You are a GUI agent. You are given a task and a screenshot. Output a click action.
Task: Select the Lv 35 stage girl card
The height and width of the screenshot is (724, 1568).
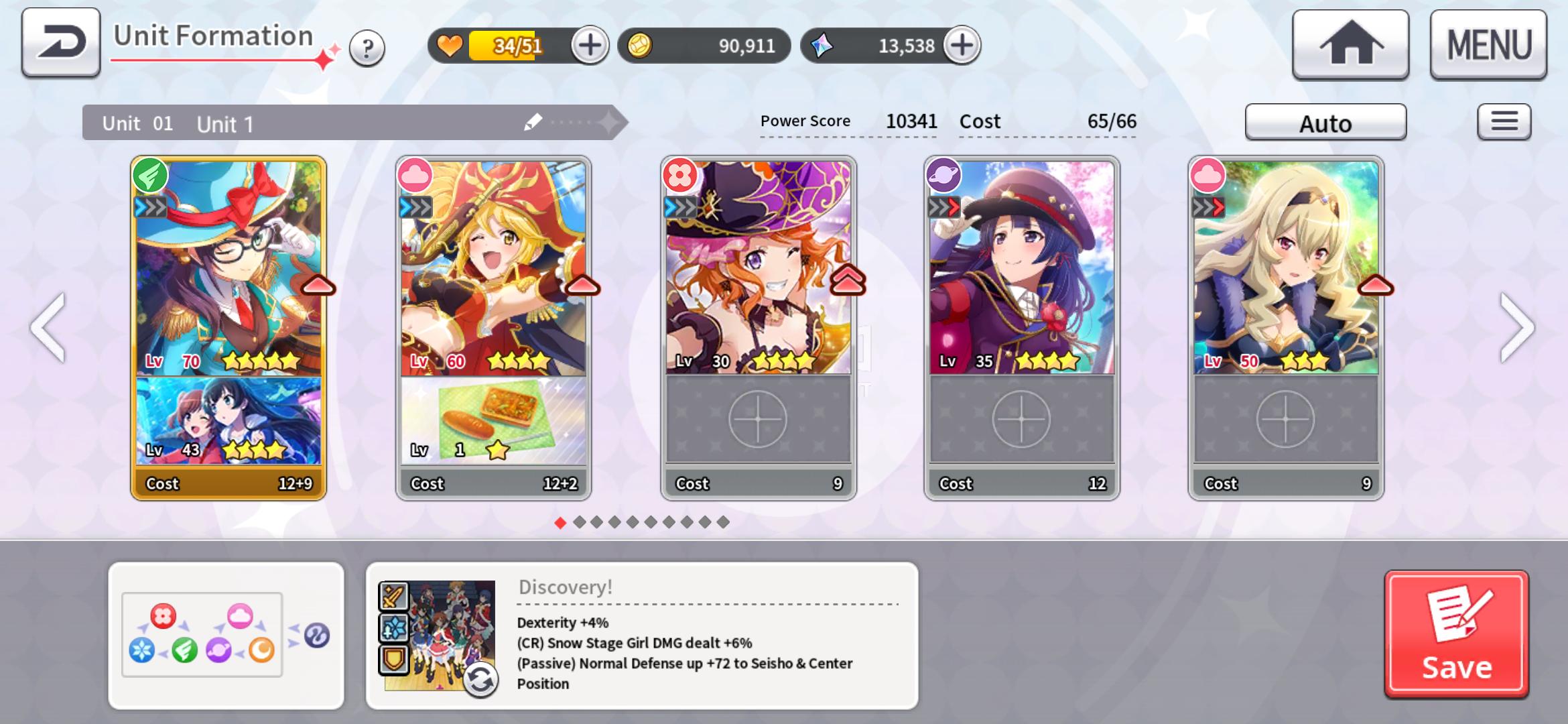(x=1021, y=268)
